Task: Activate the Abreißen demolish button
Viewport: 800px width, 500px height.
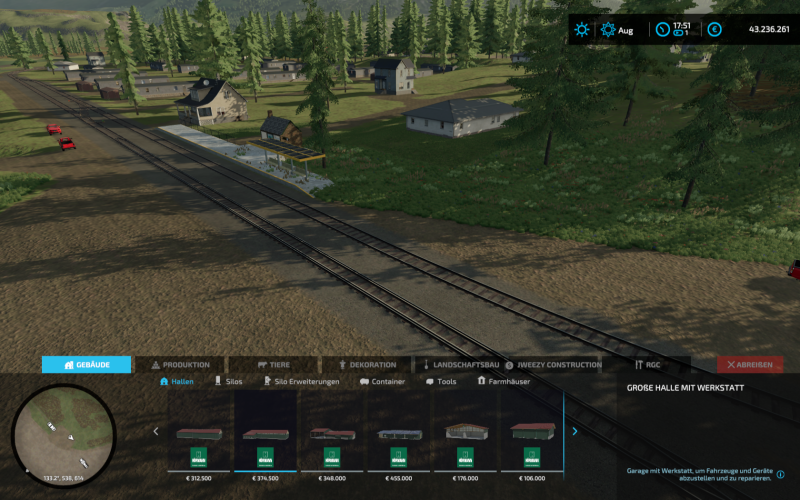Action: (750, 365)
